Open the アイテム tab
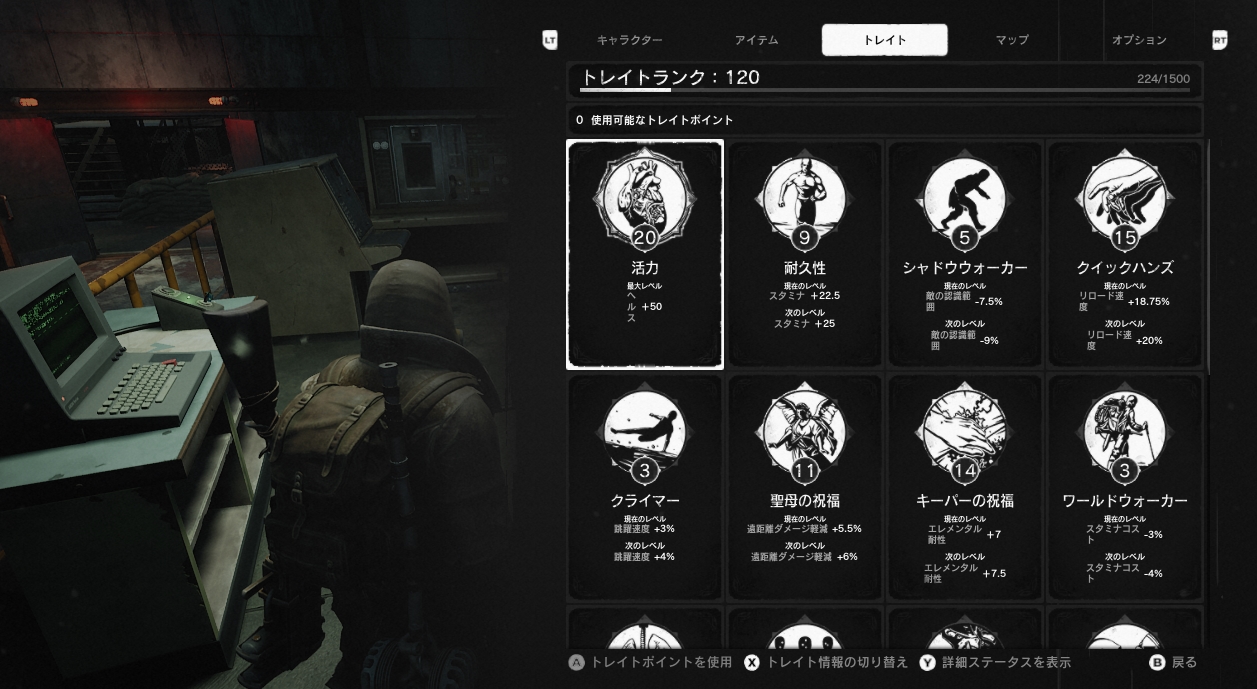The image size is (1257, 689). pyautogui.click(x=756, y=40)
